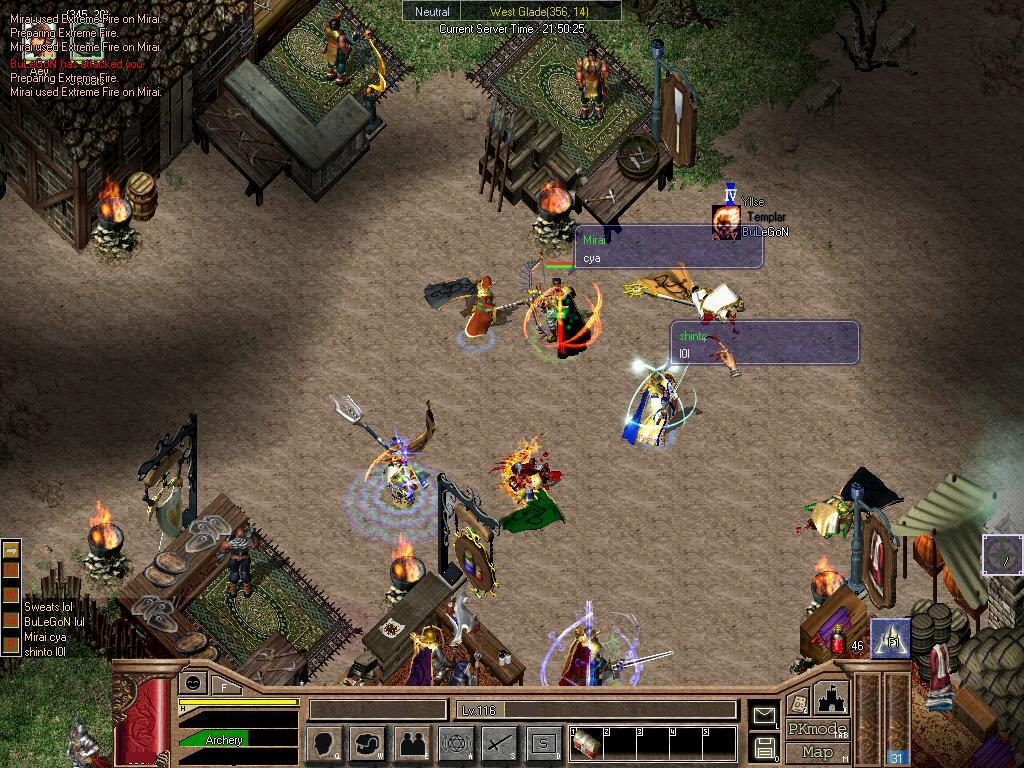
Task: Click the arrow button atop chat filters
Action: pos(11,550)
